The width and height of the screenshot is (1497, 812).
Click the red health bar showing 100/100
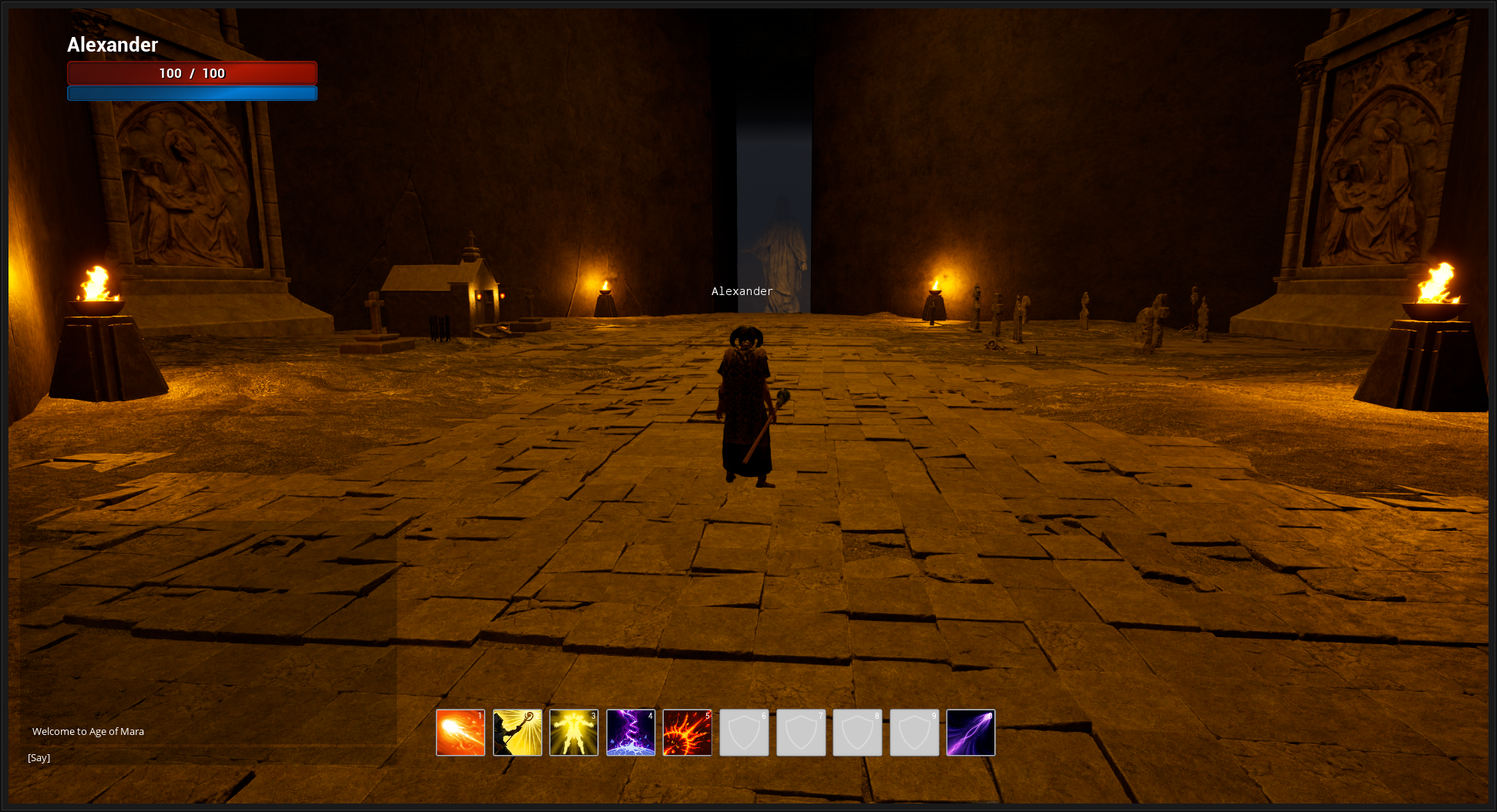(x=192, y=73)
